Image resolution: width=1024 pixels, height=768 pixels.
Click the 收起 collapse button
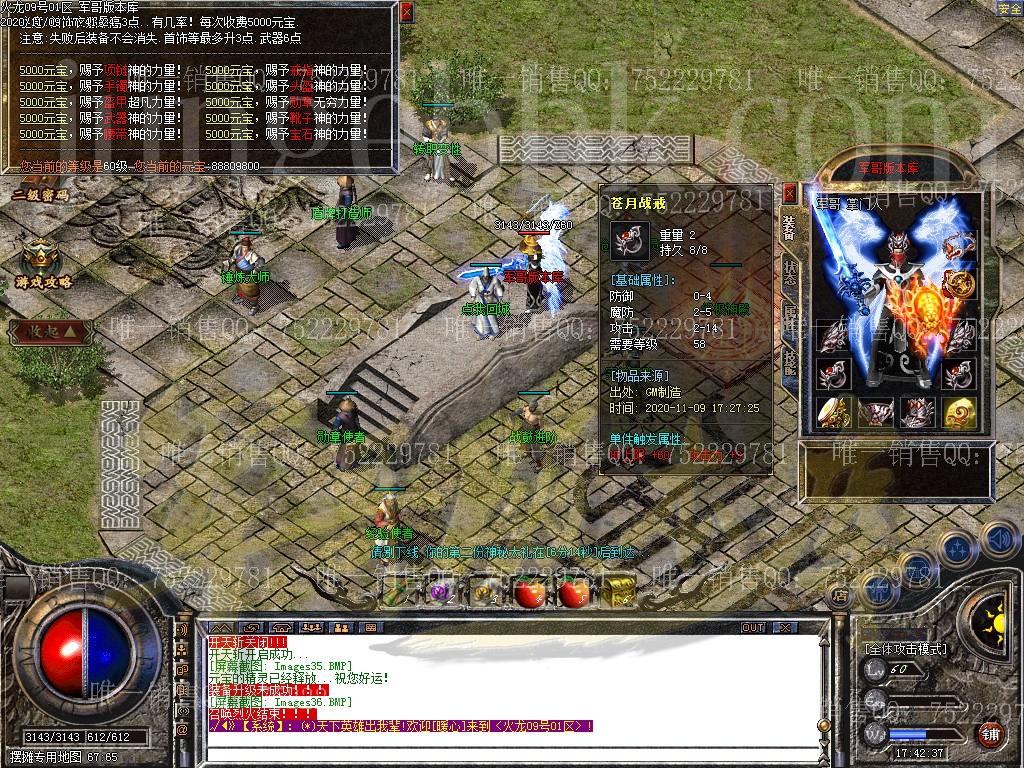coord(44,332)
